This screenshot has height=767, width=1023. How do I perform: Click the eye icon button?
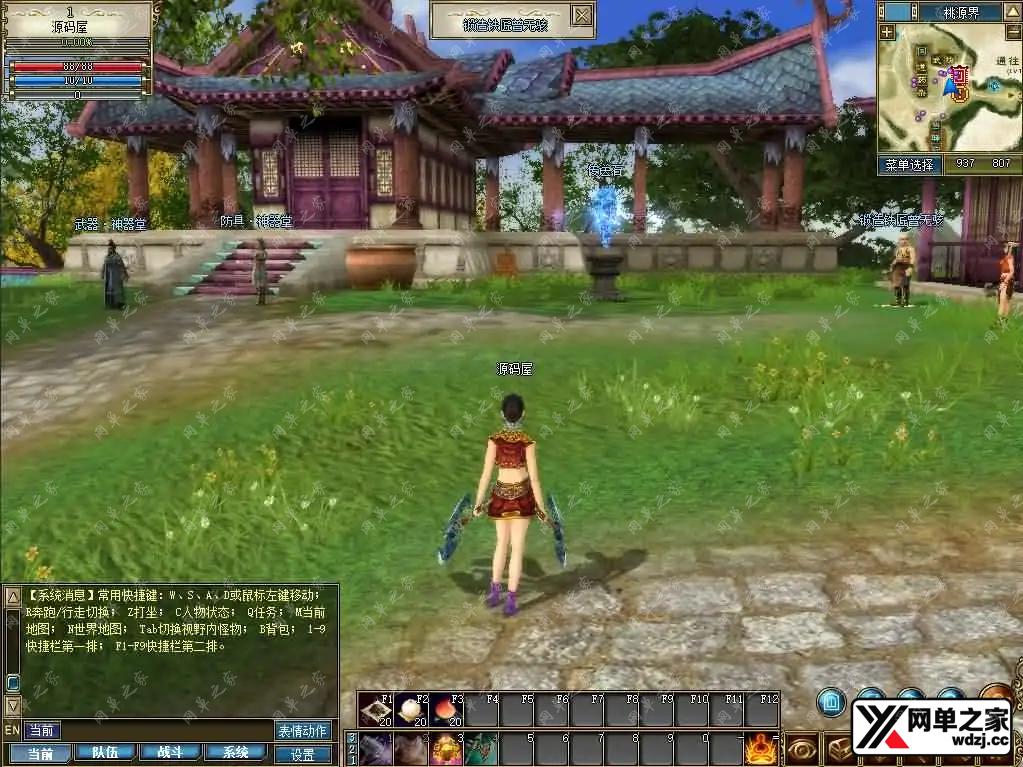click(802, 749)
